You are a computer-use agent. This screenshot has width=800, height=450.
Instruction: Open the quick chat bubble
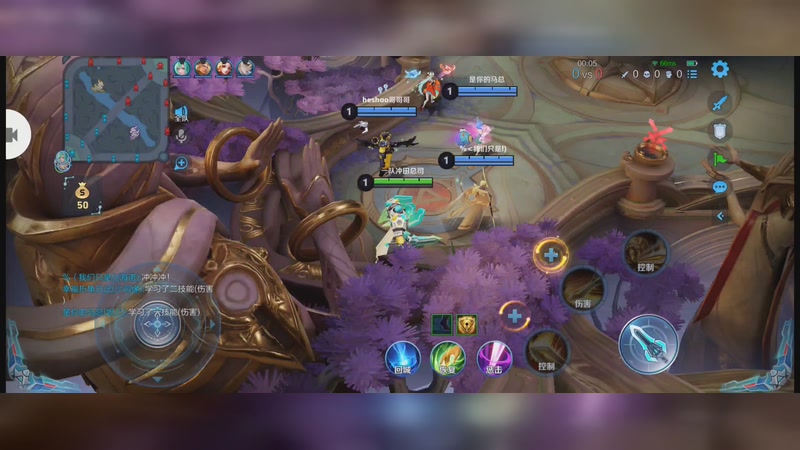pyautogui.click(x=719, y=187)
